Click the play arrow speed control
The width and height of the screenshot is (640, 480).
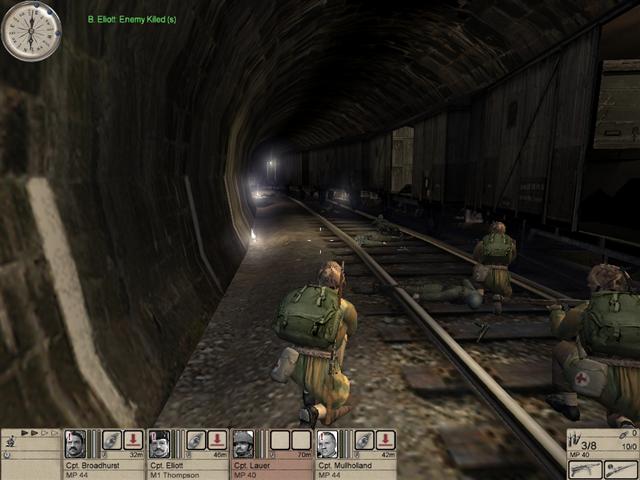click(26, 433)
